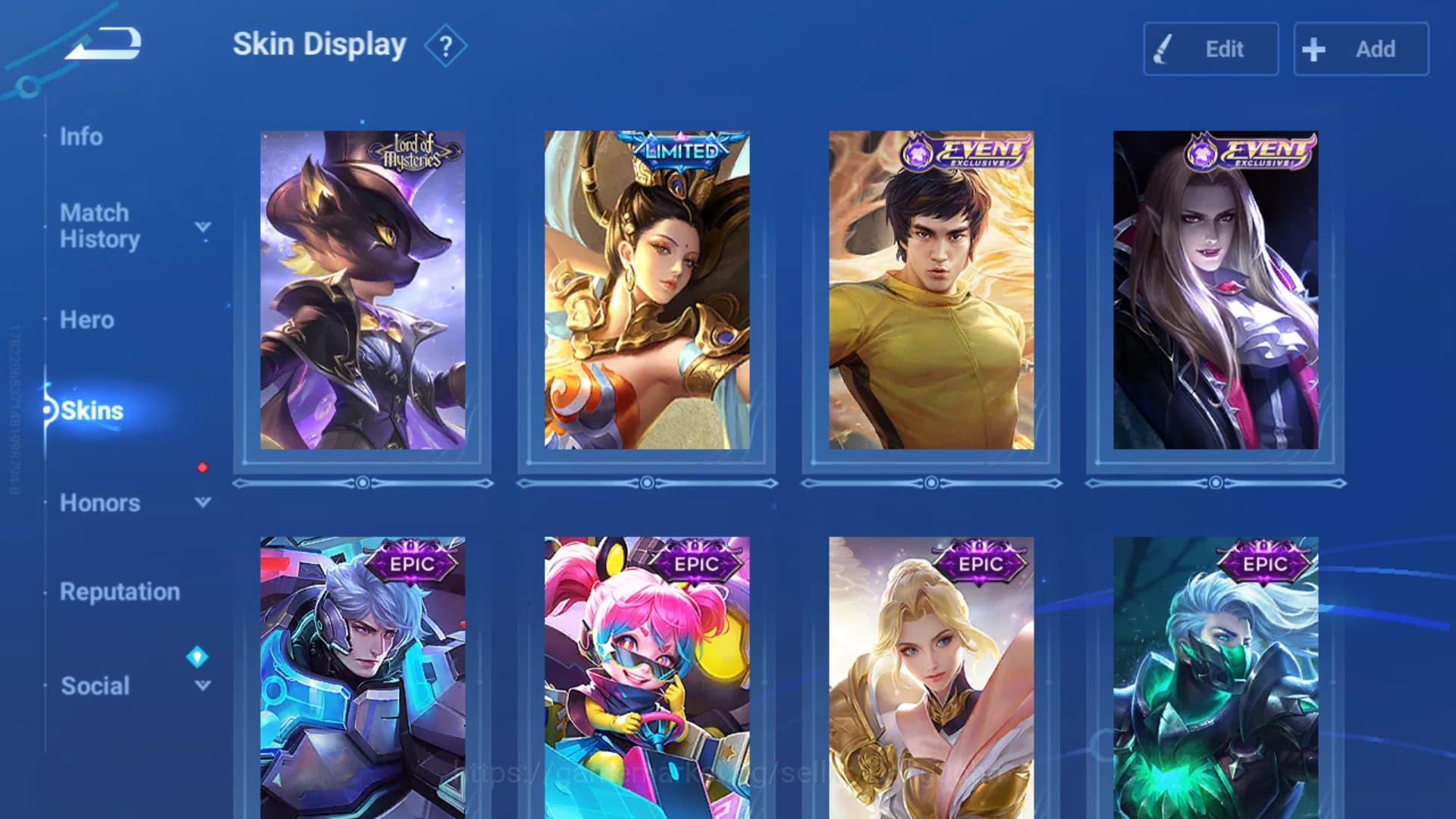1456x819 pixels.
Task: Select the Skins tab
Action: pos(89,412)
